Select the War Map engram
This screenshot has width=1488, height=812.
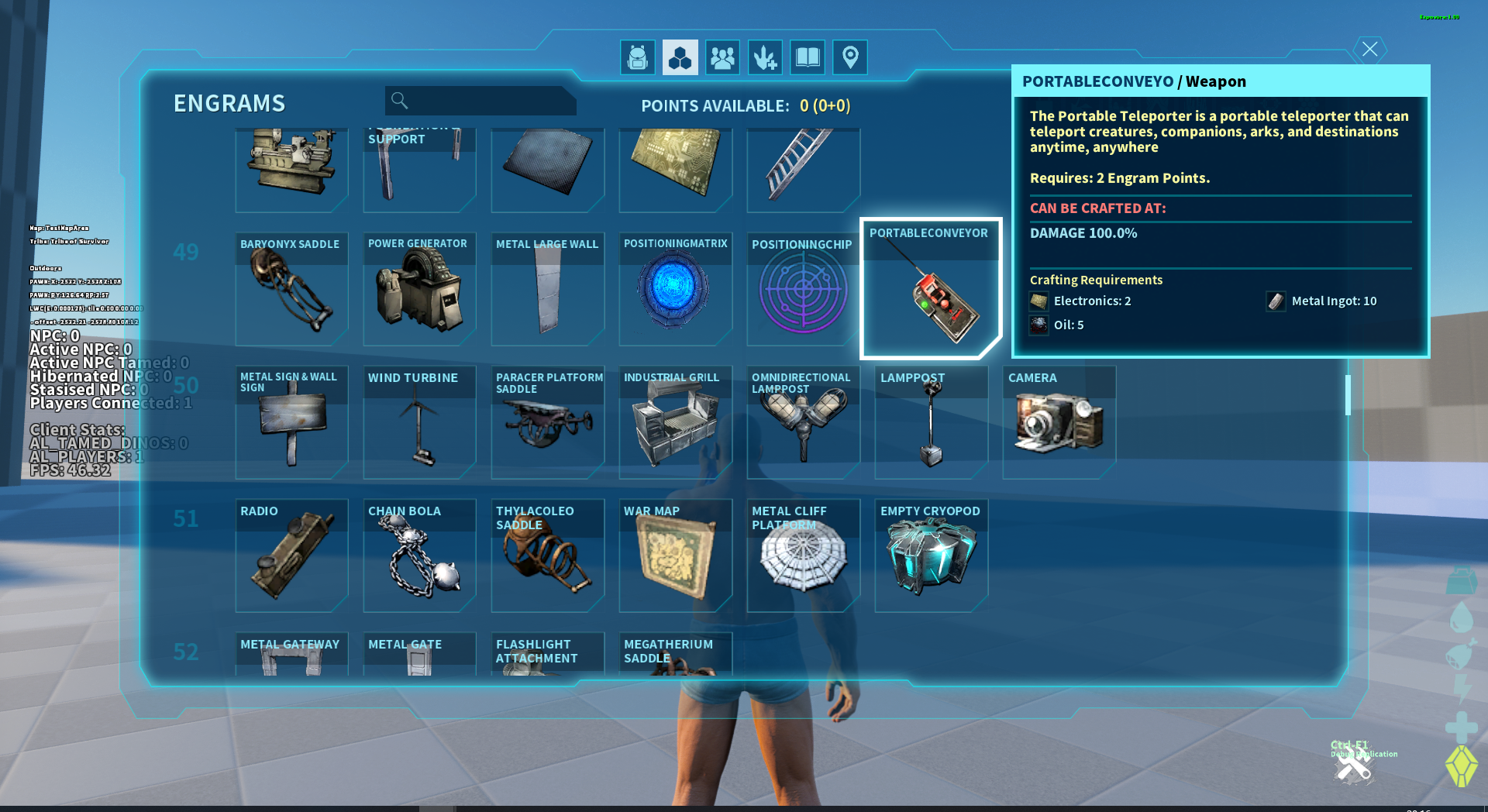click(675, 556)
